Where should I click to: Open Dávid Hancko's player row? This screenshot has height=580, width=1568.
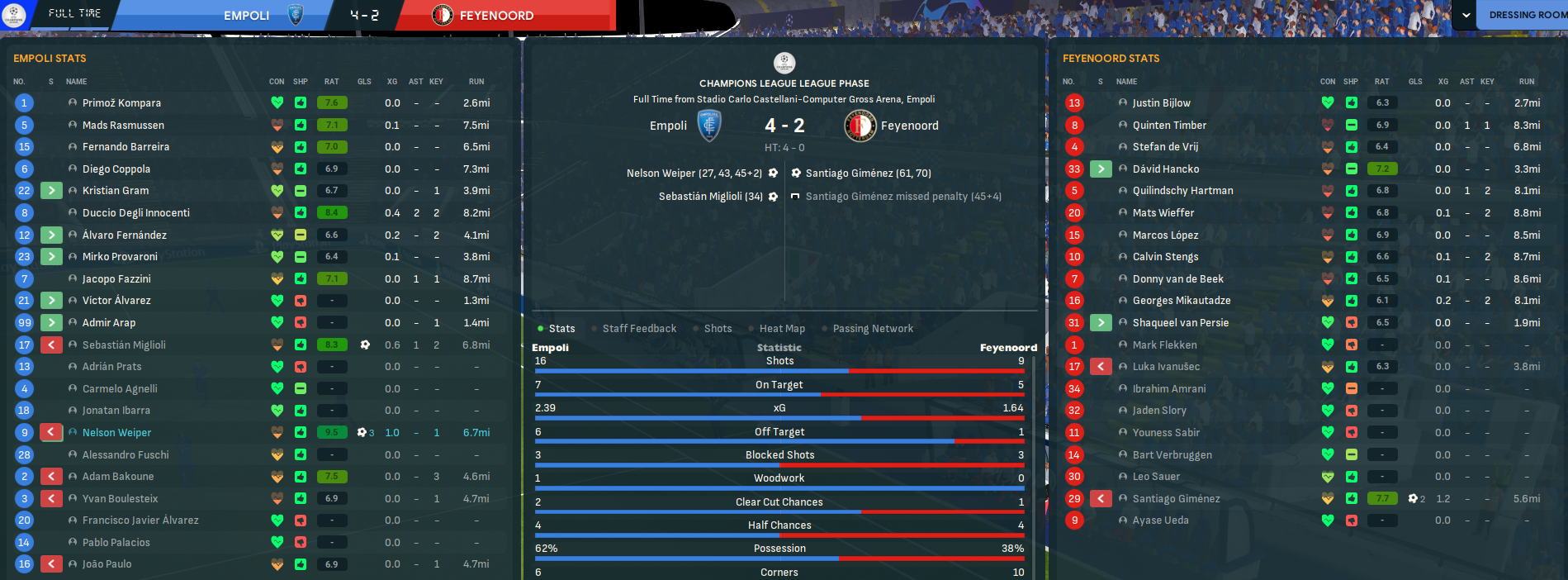coord(1165,169)
